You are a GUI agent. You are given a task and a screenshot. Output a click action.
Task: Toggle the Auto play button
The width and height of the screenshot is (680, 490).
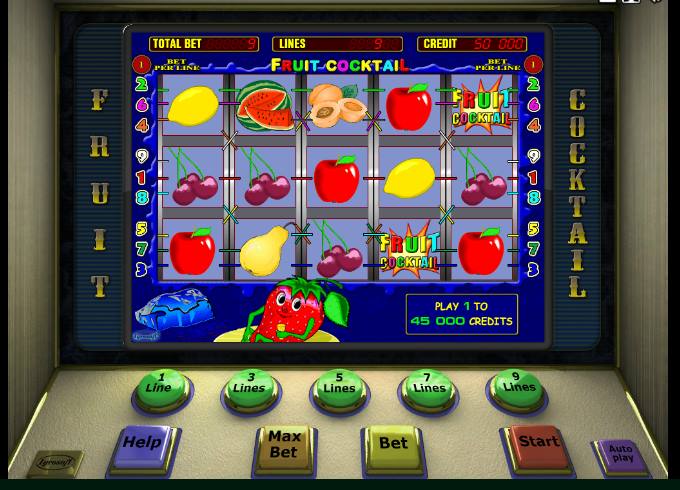click(621, 455)
